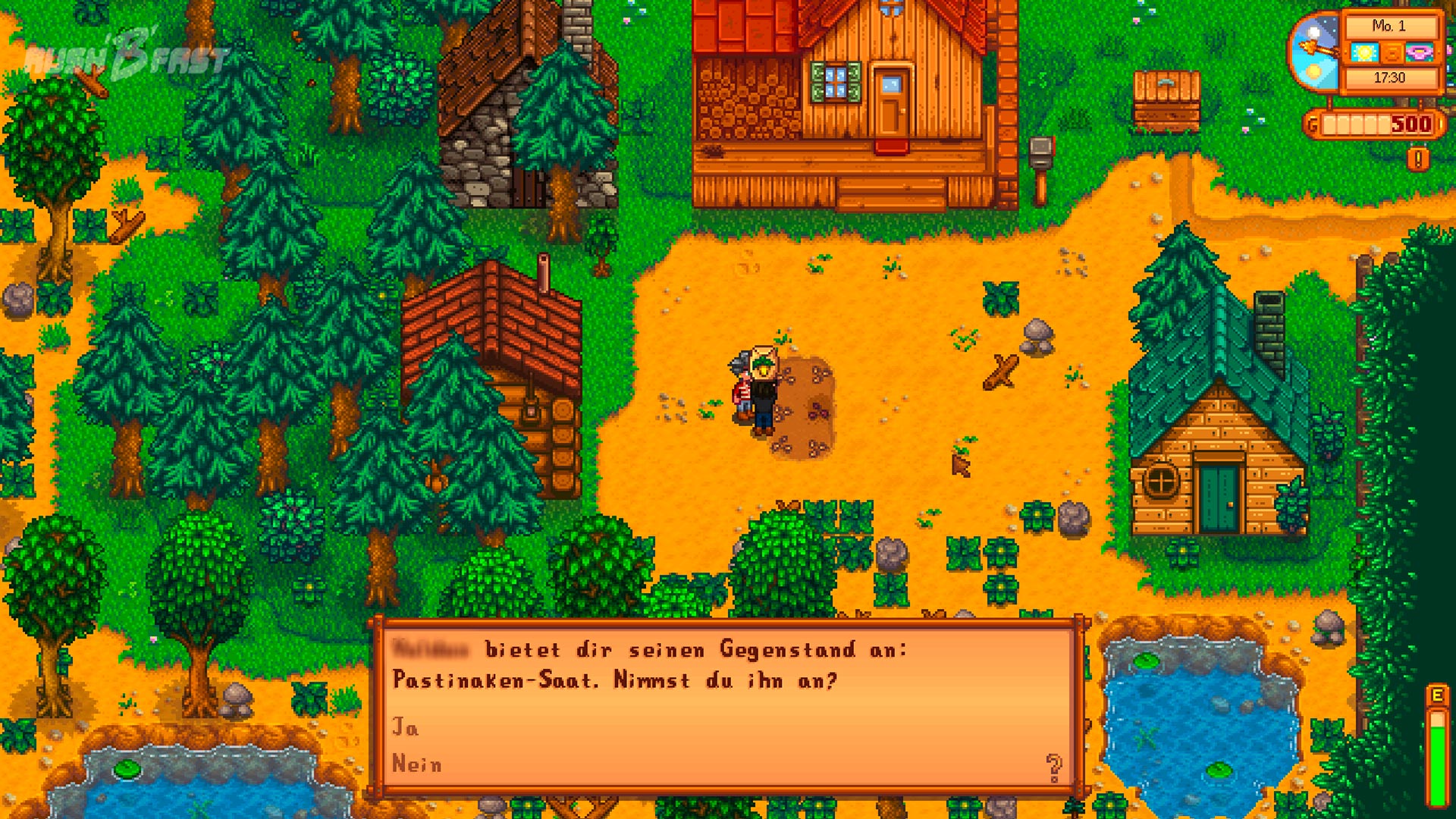The height and width of the screenshot is (819, 1456).
Task: Open the quest journal via the exclamation icon
Action: point(1417,159)
